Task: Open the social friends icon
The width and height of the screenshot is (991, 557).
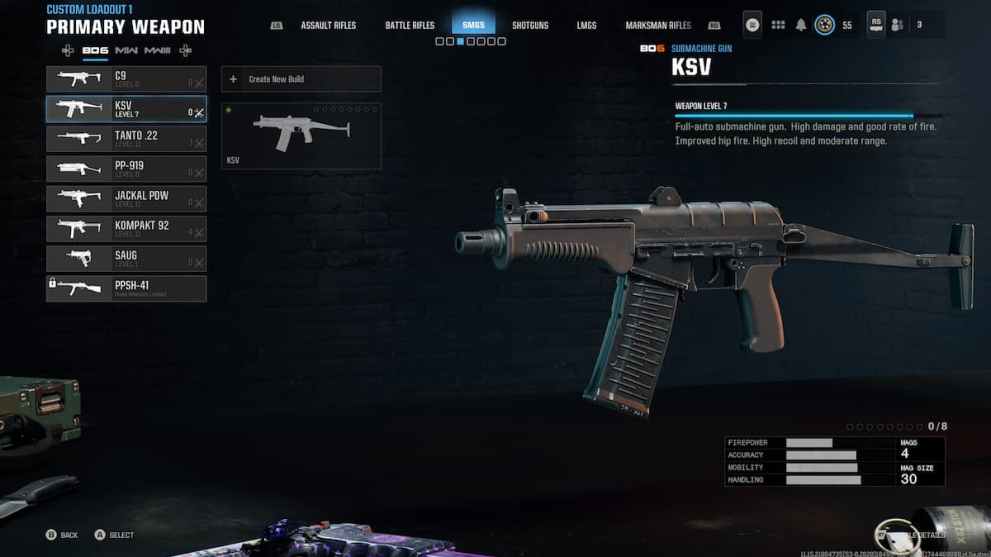Action: pyautogui.click(x=898, y=25)
